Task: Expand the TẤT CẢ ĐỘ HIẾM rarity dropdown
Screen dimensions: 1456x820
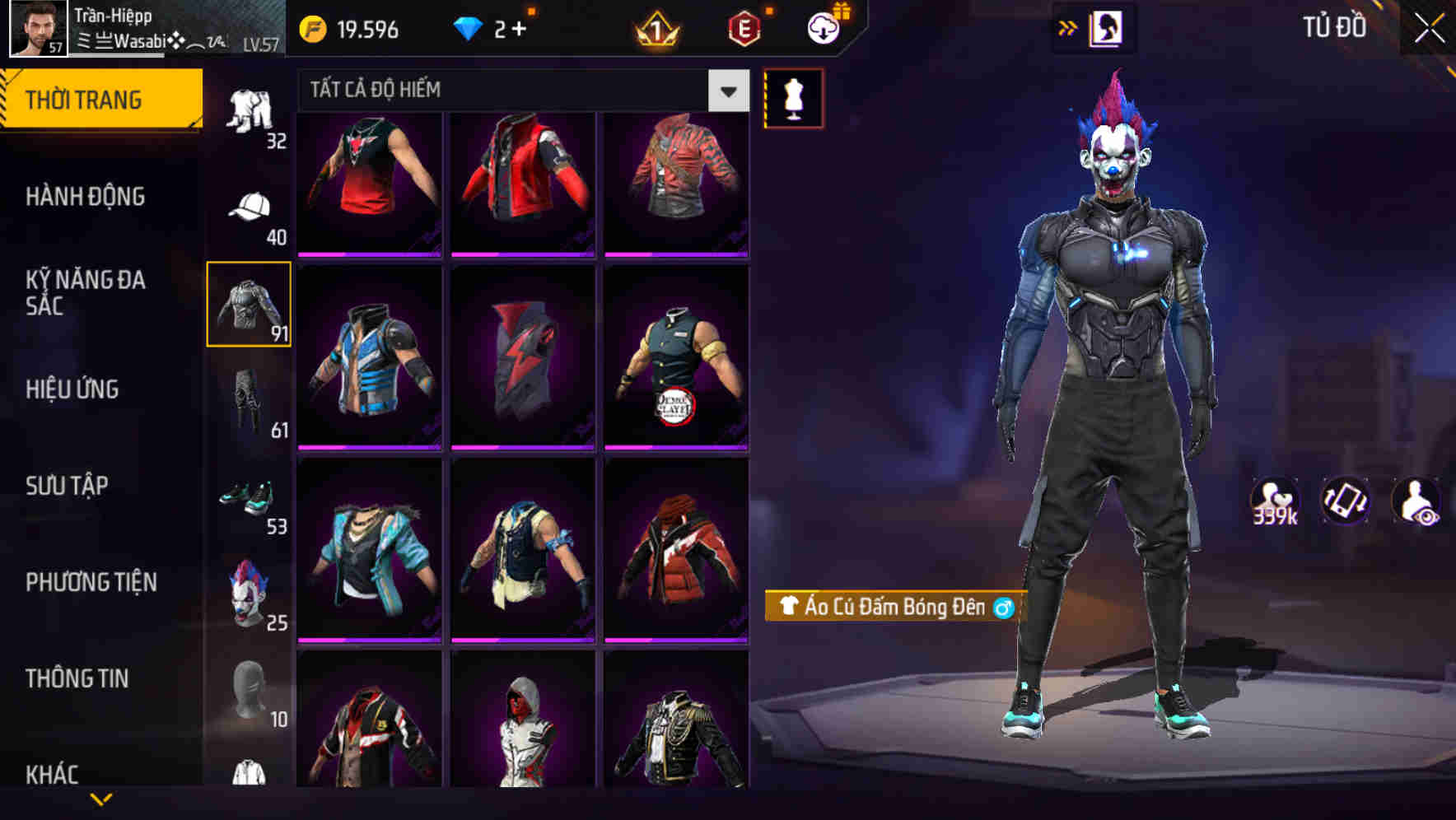Action: (x=726, y=91)
